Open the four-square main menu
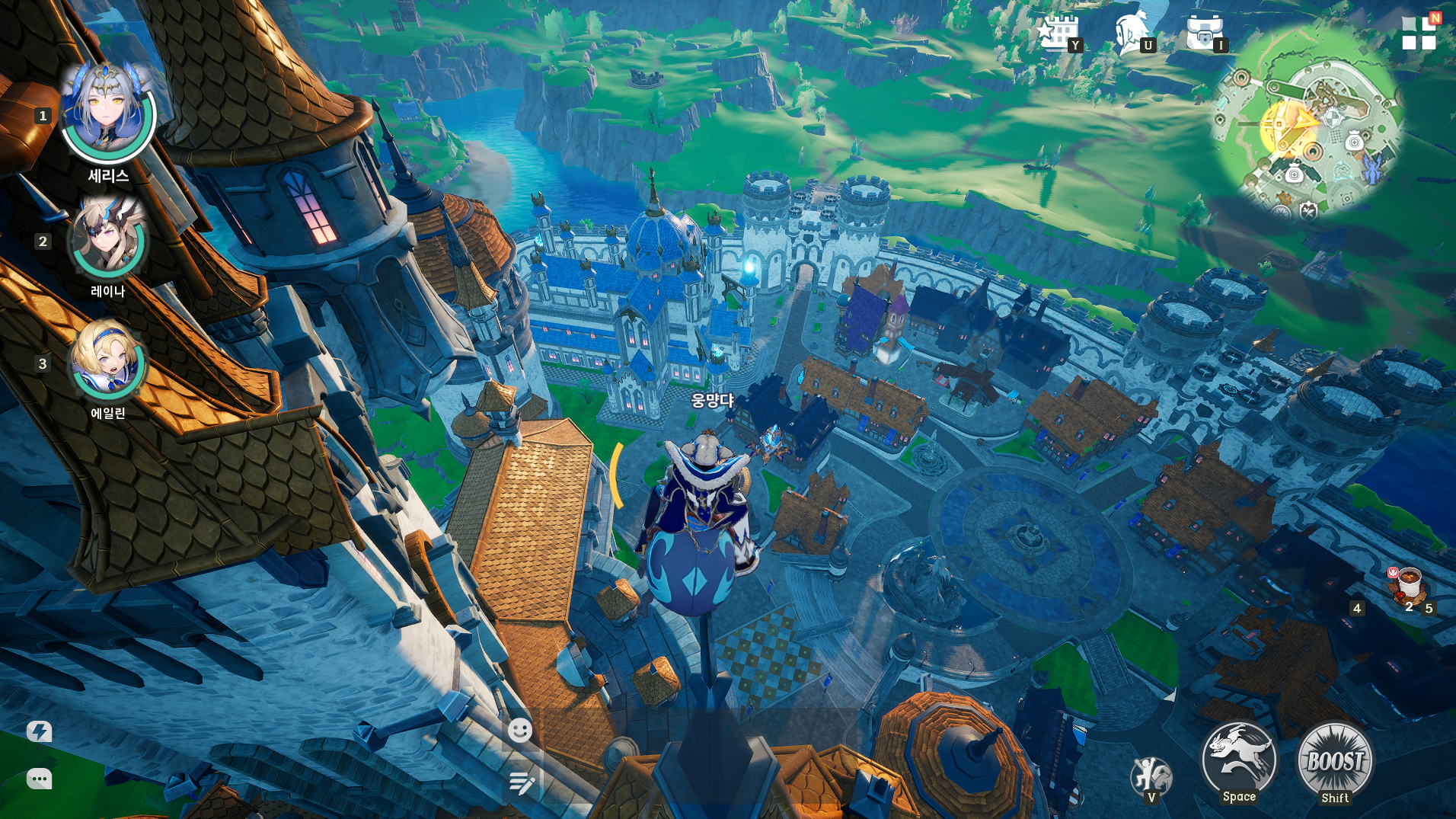1456x819 pixels. pyautogui.click(x=1419, y=34)
